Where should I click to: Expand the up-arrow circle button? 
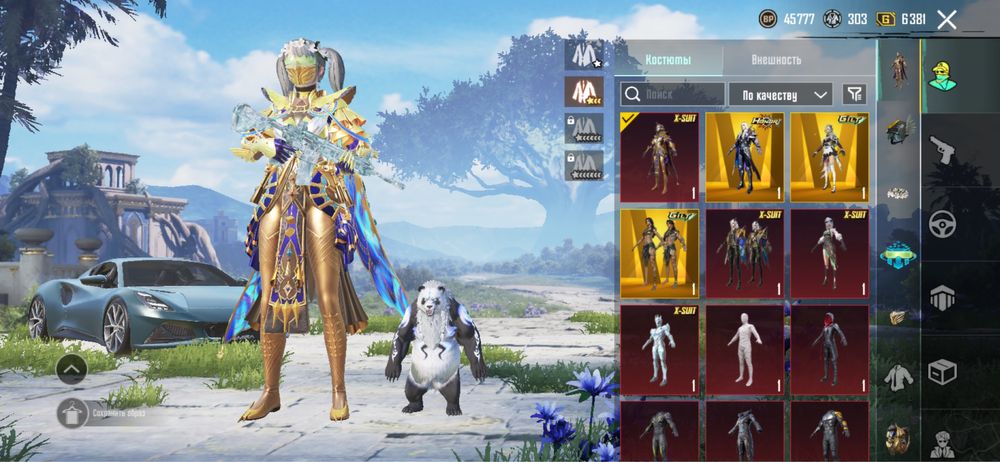pyautogui.click(x=72, y=369)
